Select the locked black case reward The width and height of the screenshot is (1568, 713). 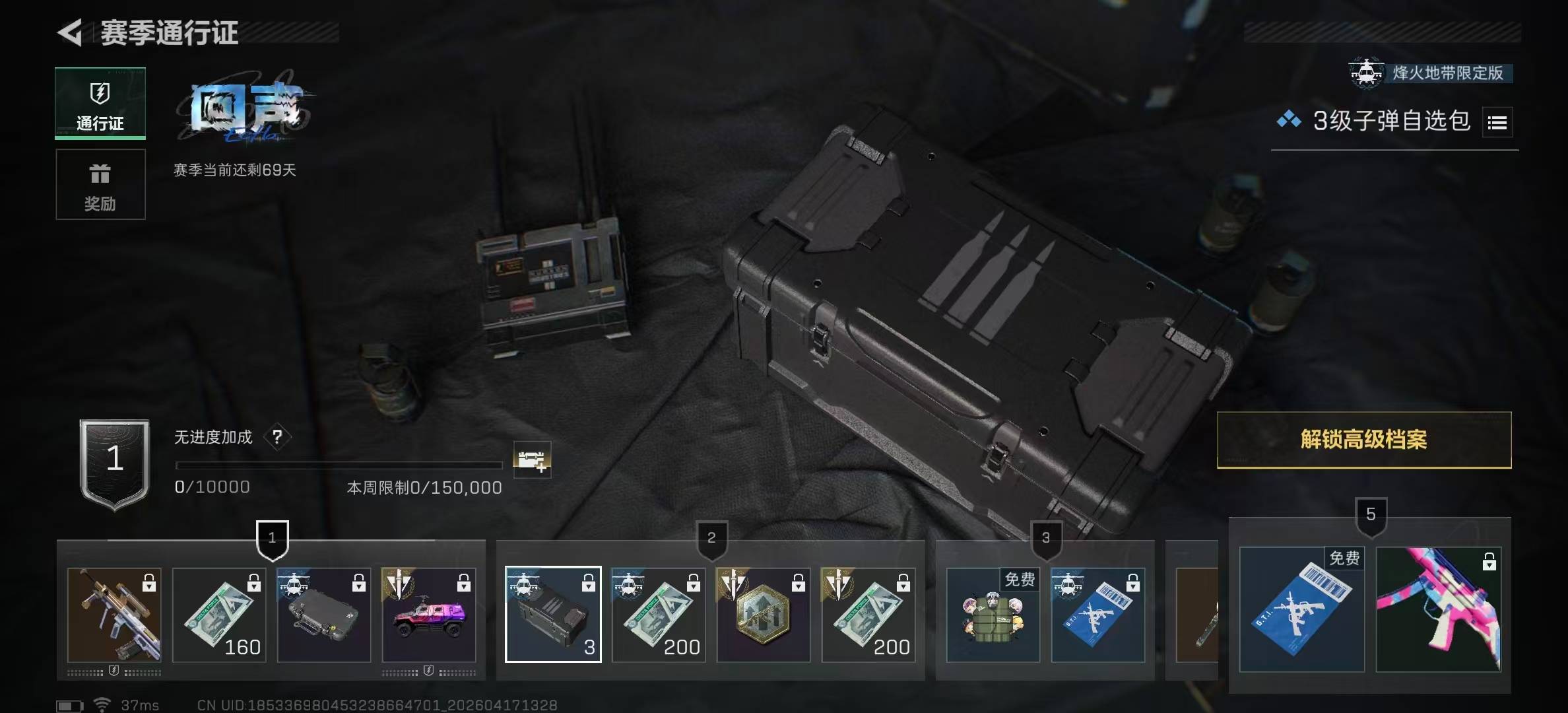pyautogui.click(x=324, y=615)
